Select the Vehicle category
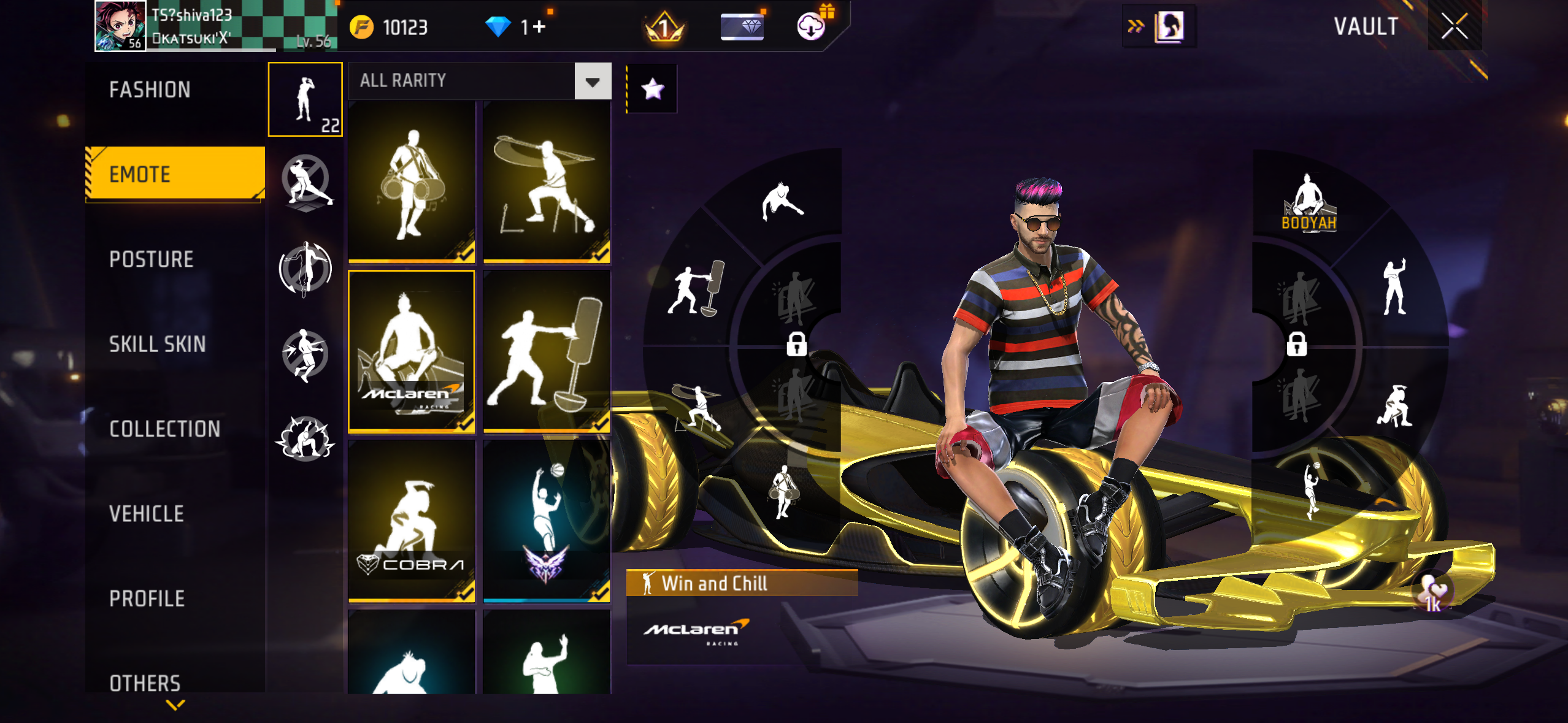 click(x=147, y=514)
